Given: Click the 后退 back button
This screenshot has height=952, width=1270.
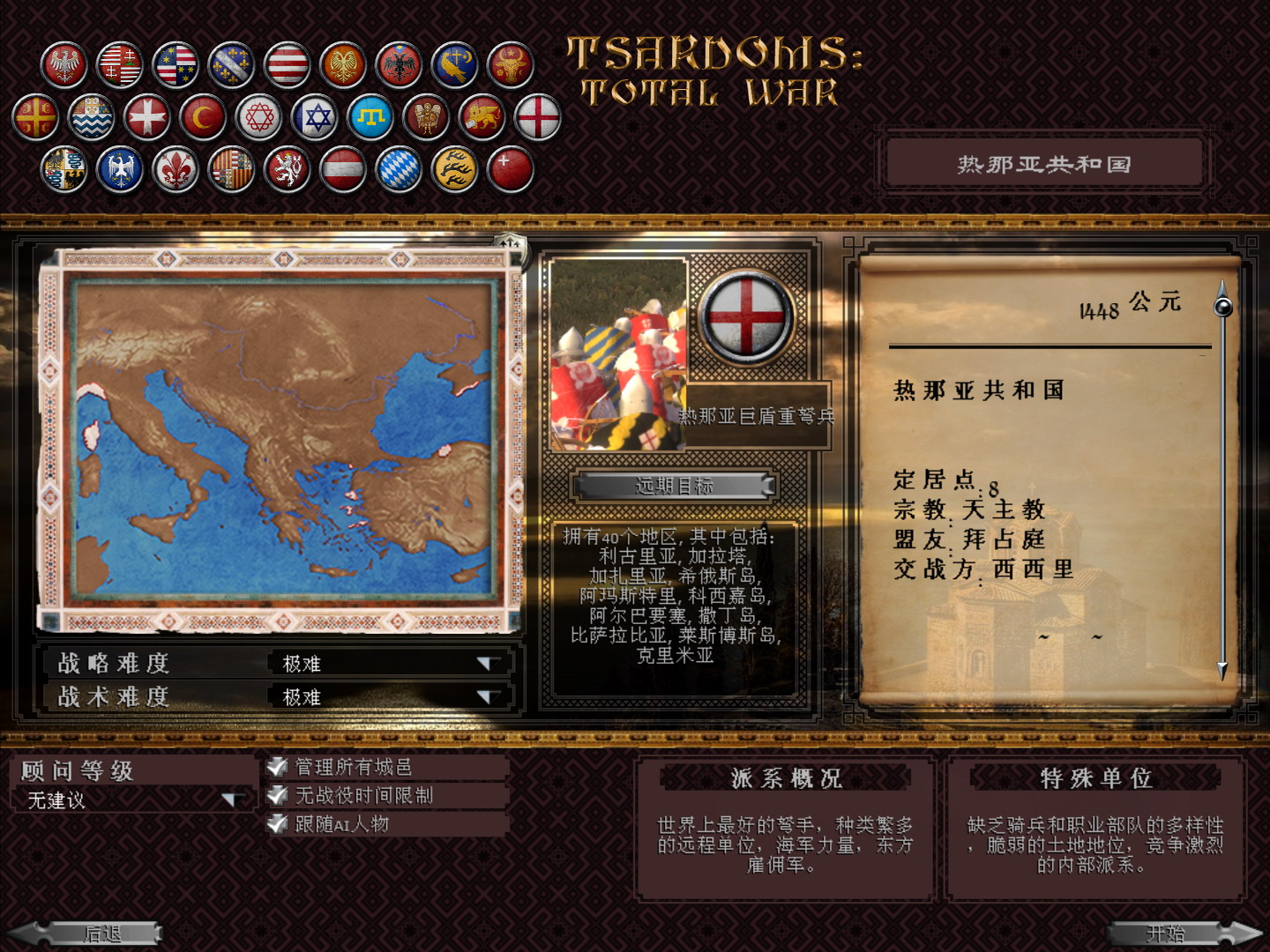Looking at the screenshot, I should 101,933.
